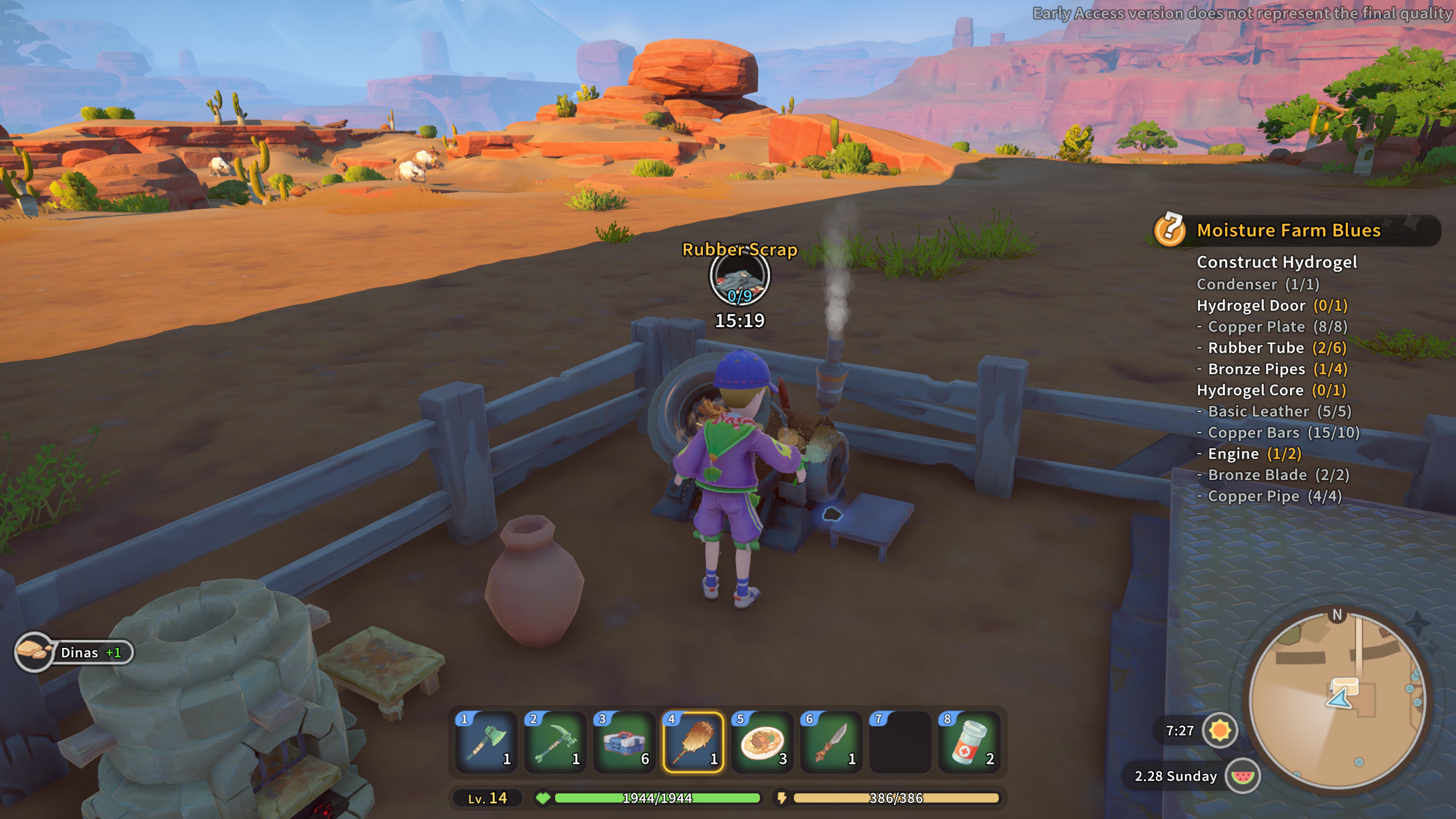Select the medicine bottle slot
Viewport: 1456px width, 819px height.
pyautogui.click(x=969, y=742)
